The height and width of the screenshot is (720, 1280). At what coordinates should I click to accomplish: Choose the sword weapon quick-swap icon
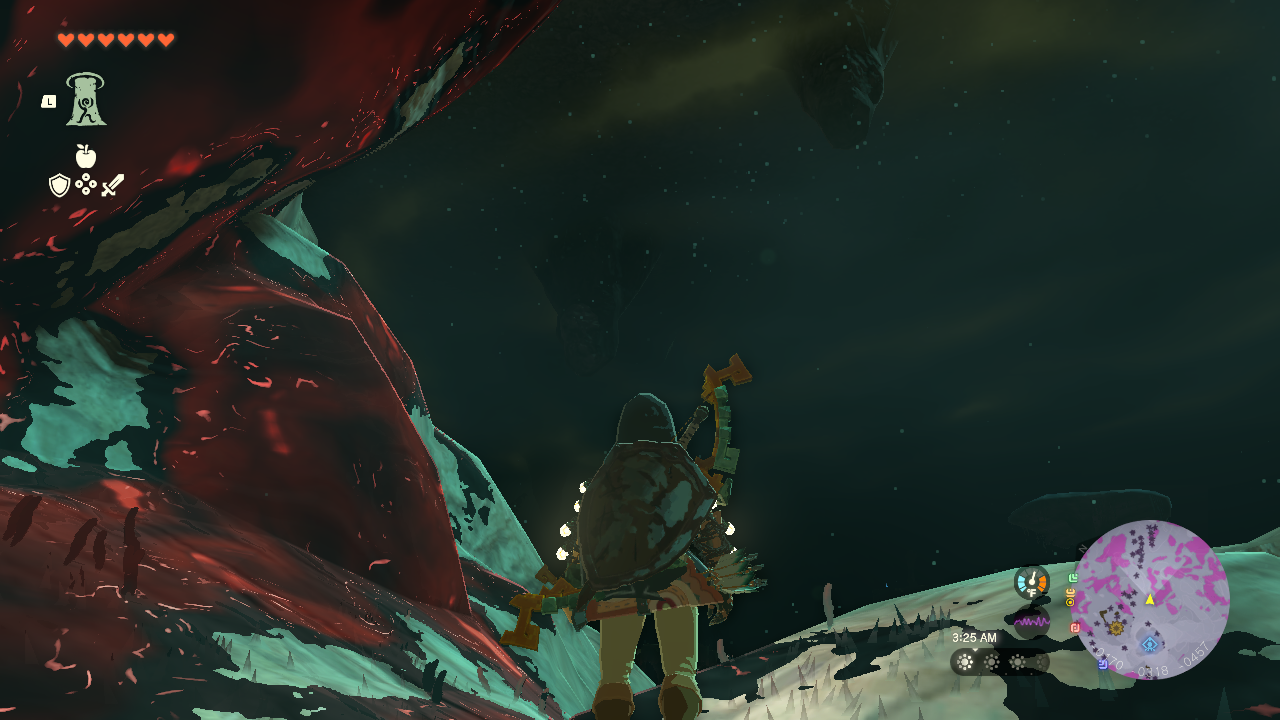point(113,185)
